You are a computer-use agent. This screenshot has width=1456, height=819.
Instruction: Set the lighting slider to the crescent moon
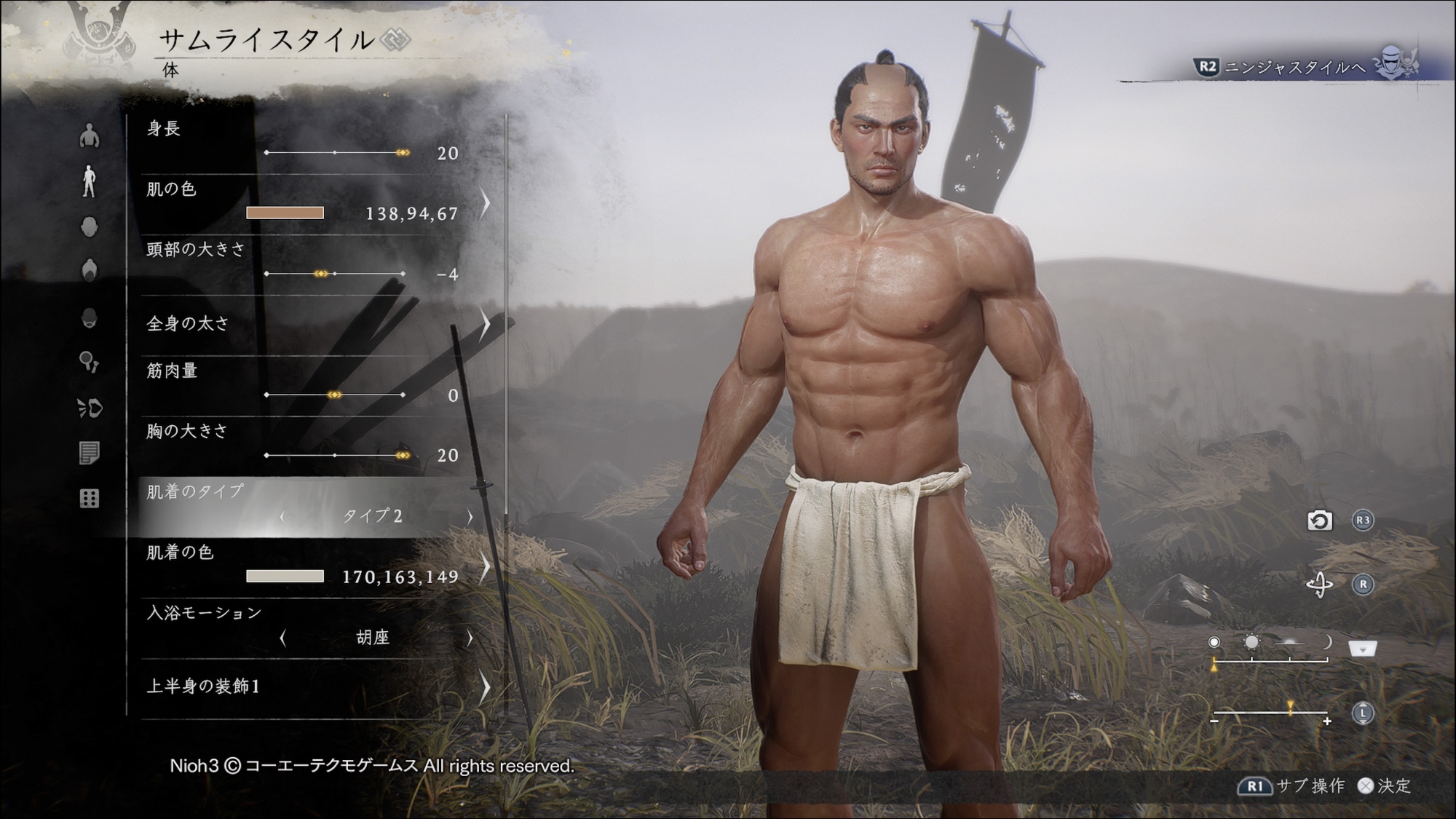tap(1327, 642)
